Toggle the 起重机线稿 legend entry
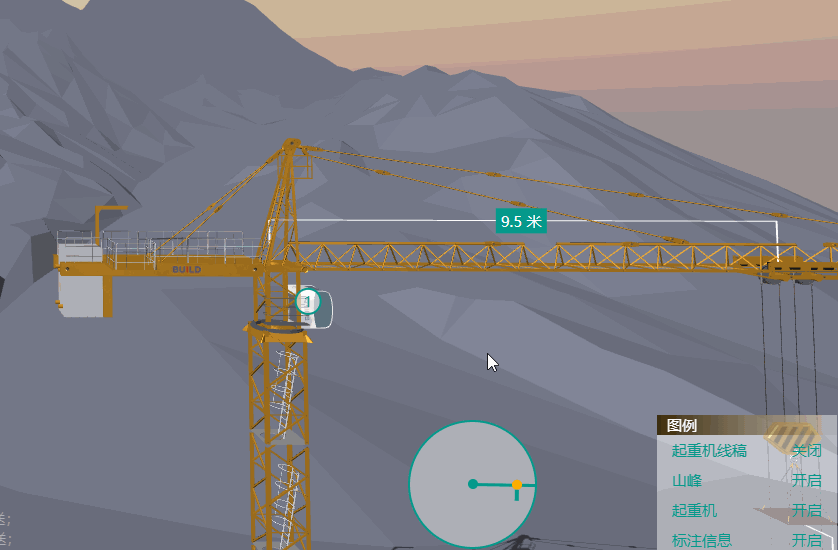838x550 pixels. (806, 451)
